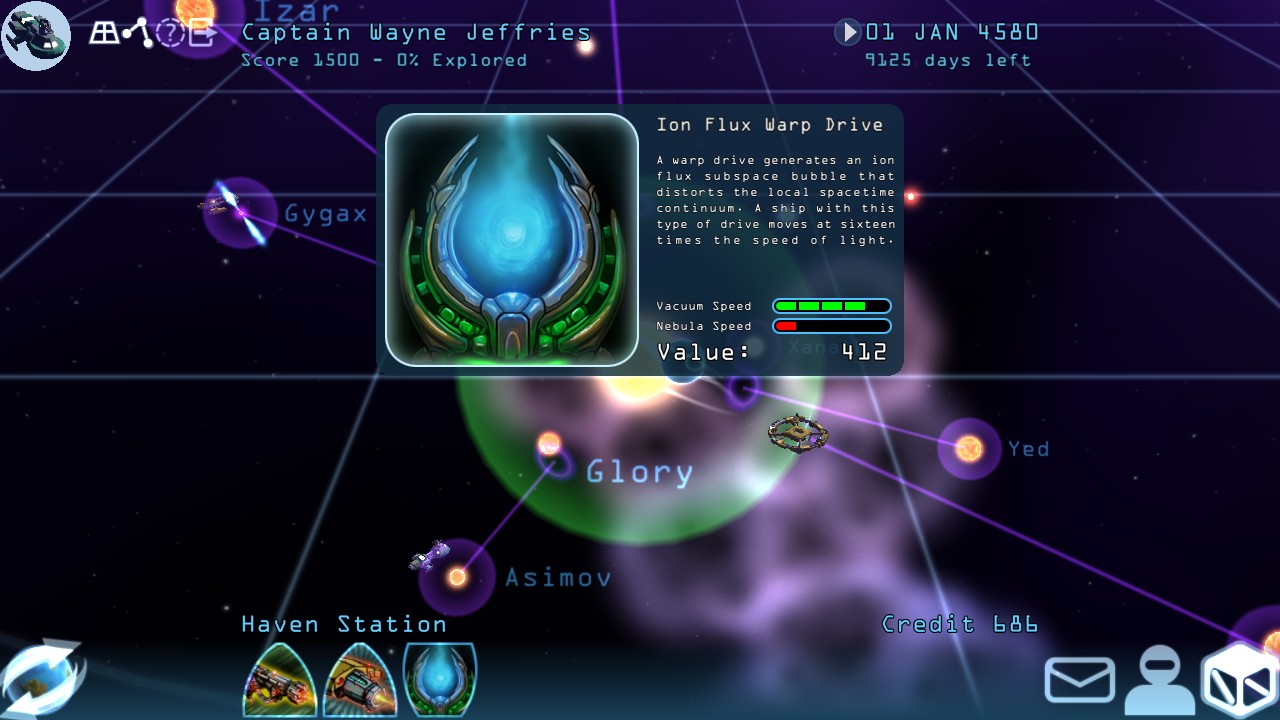Click the exit game icon in the toolbar
1280x720 pixels.
[x=200, y=33]
